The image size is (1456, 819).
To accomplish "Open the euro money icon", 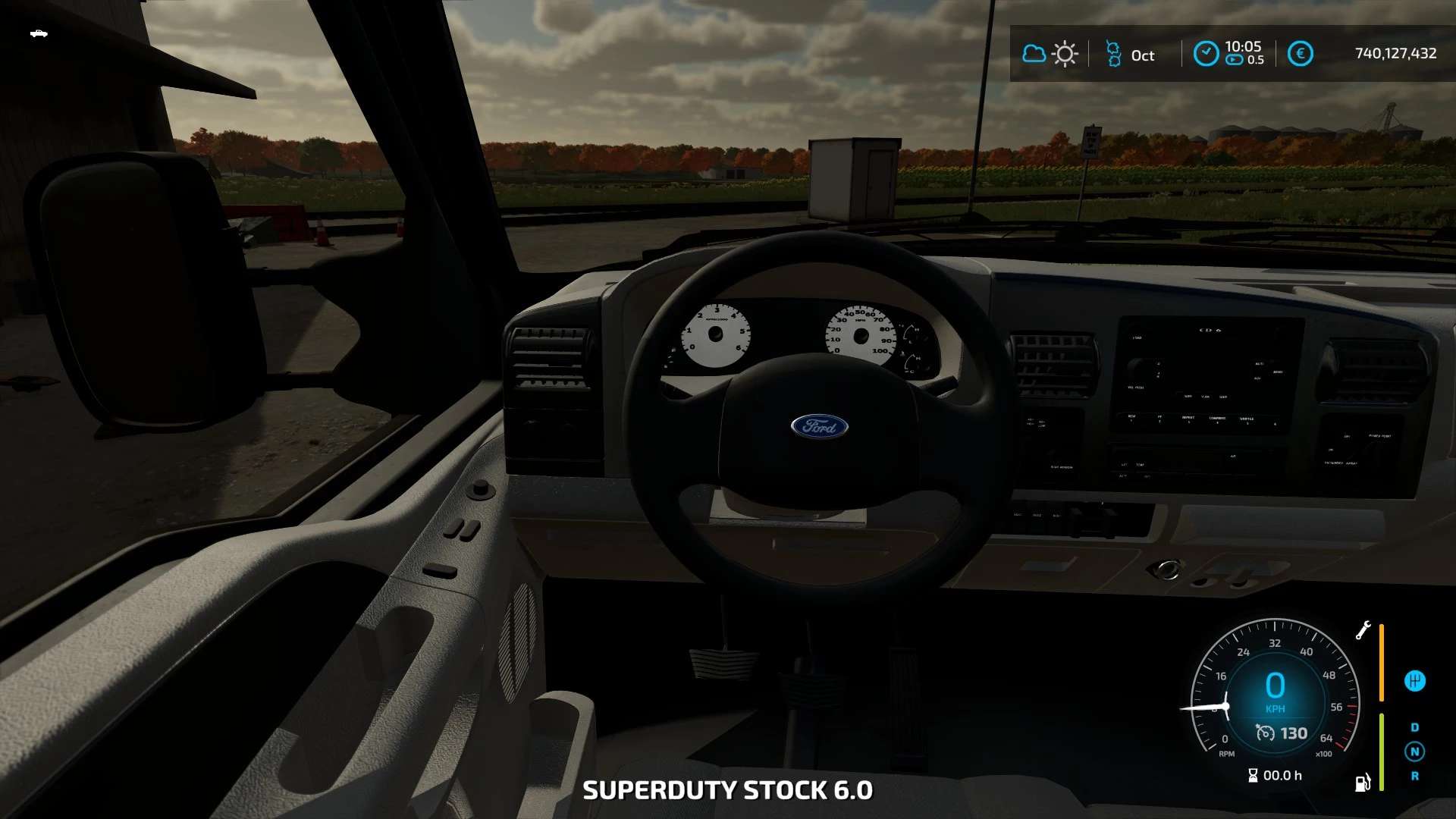I will point(1300,54).
